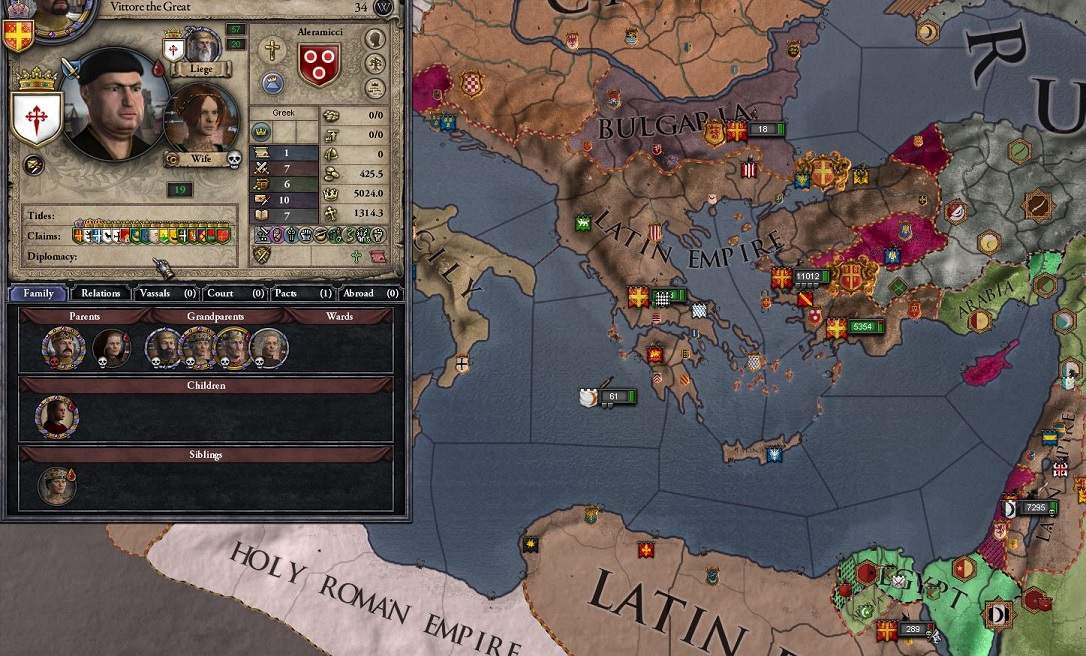Open the Aleramicci dynasty shield
This screenshot has width=1086, height=656.
pos(319,62)
